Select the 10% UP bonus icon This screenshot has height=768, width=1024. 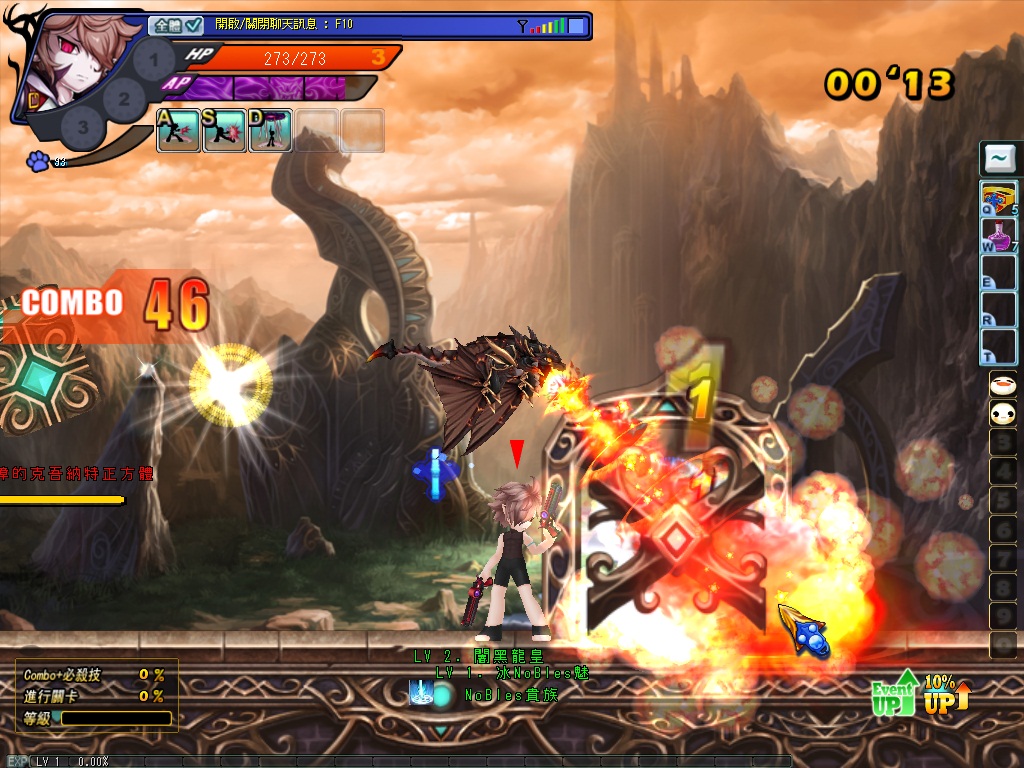945,693
